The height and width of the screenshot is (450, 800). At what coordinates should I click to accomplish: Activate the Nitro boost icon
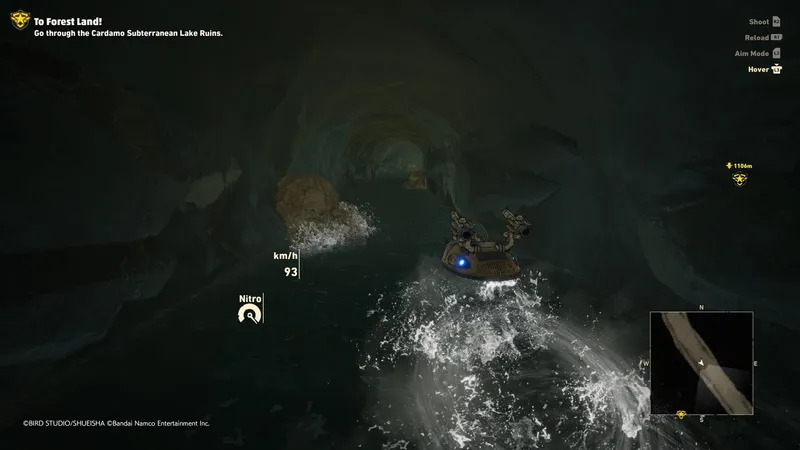pyautogui.click(x=249, y=314)
